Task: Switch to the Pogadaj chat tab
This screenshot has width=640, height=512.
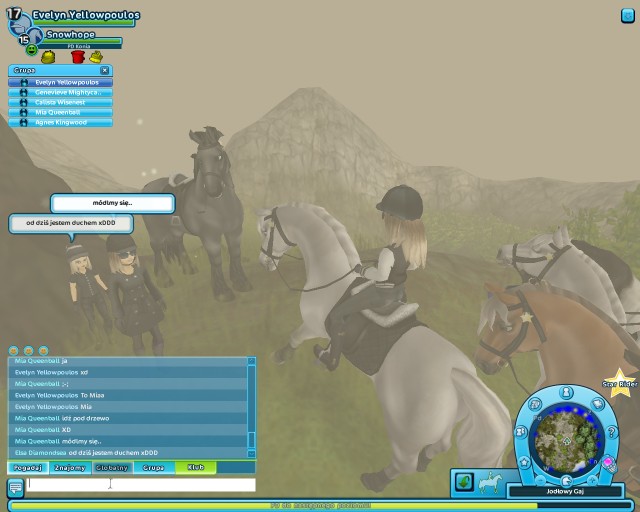Action: [28, 467]
